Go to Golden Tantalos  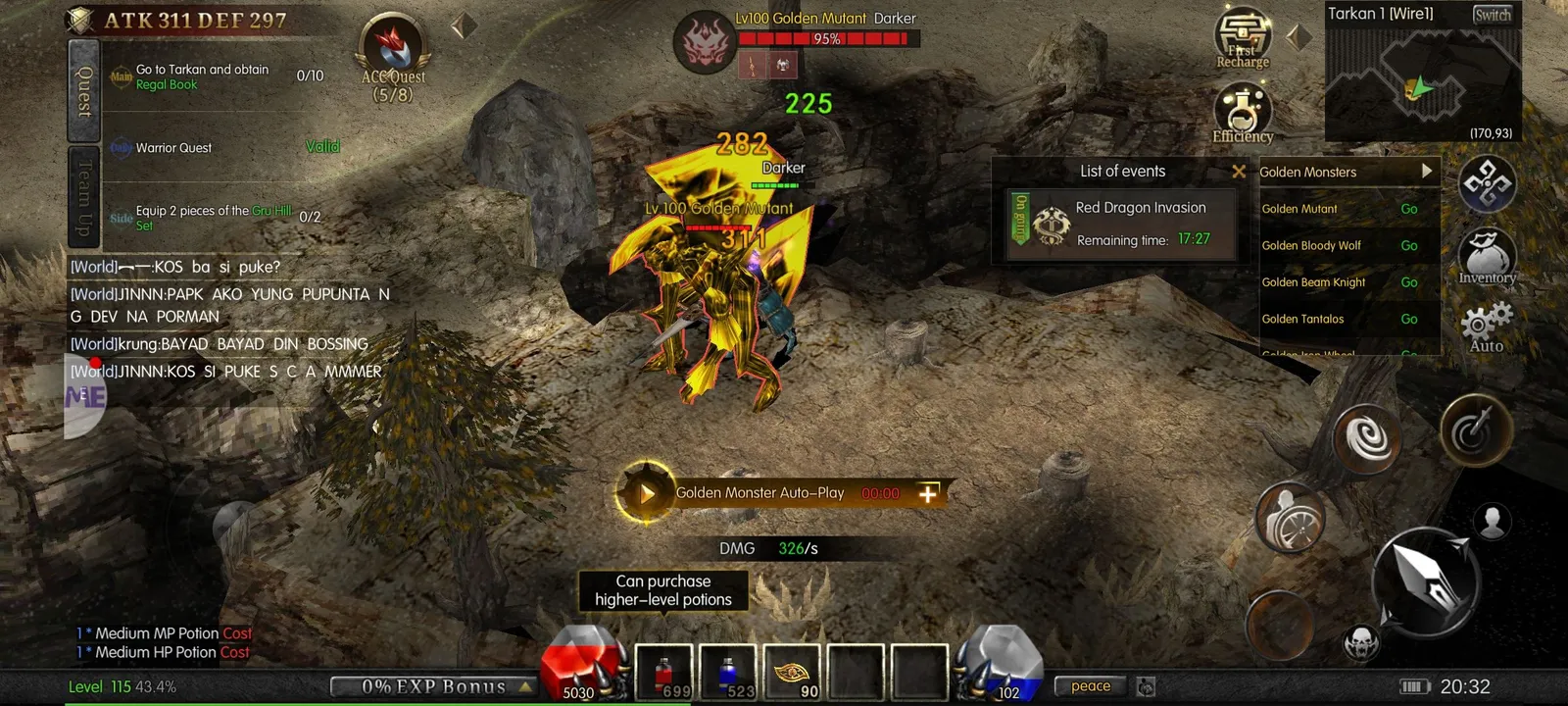[1409, 320]
